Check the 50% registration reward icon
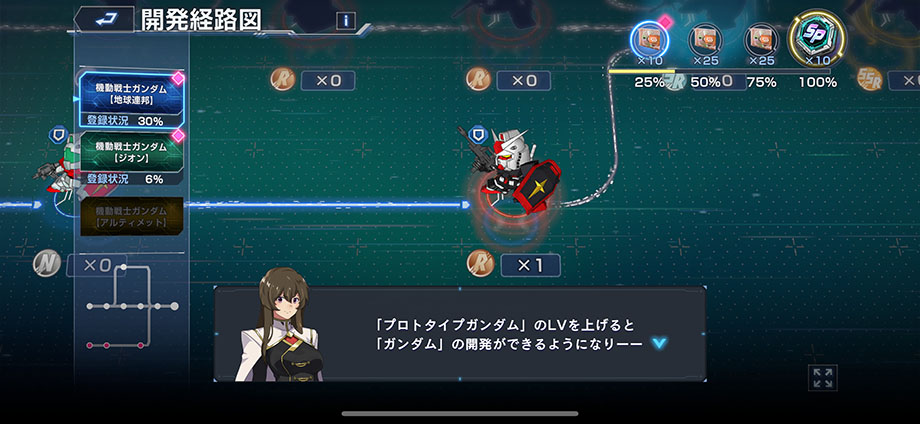Viewport: 920px width, 424px height. click(x=705, y=41)
